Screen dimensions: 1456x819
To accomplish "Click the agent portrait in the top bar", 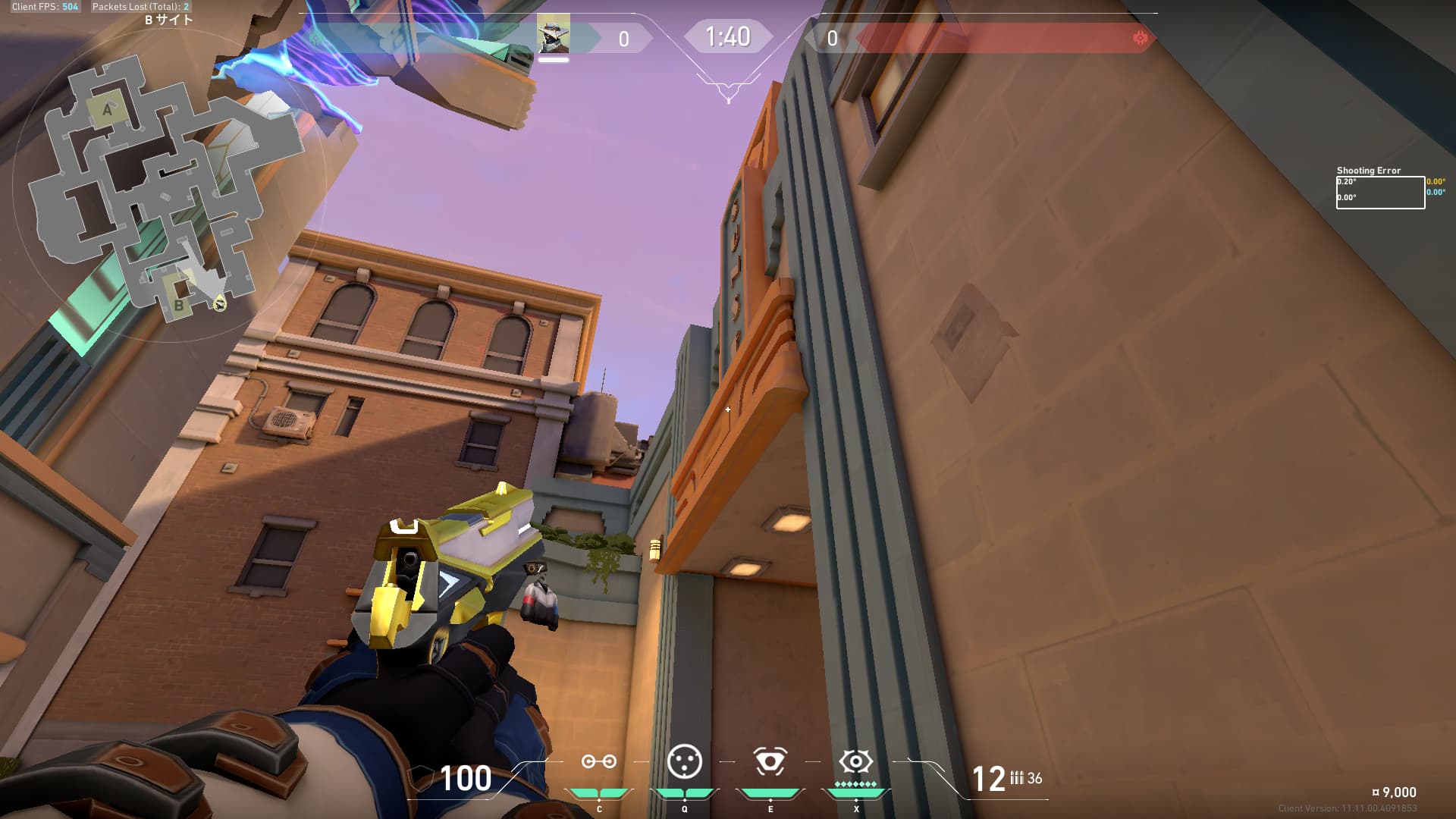I will tap(553, 35).
